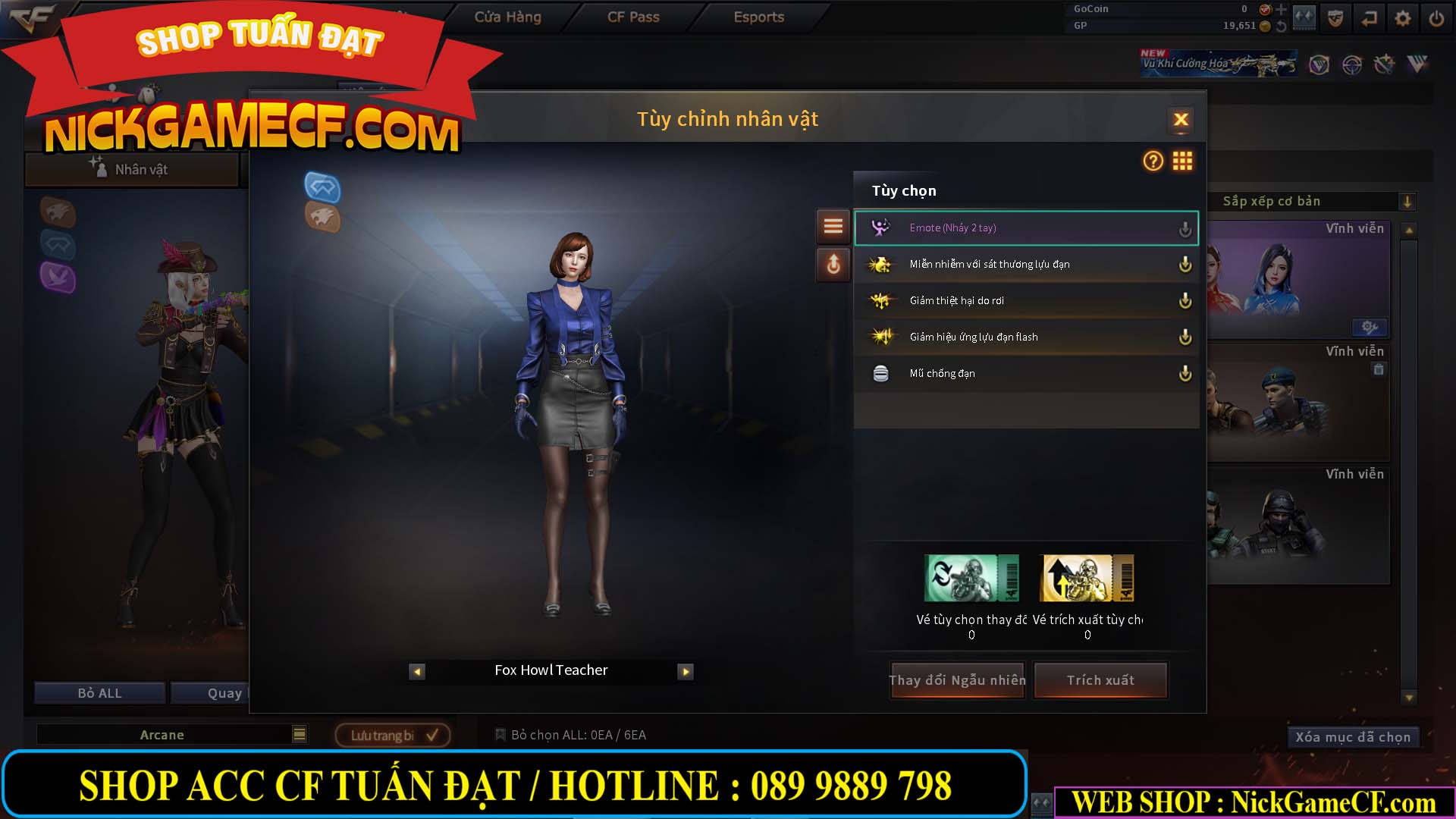Viewport: 1456px width, 819px height.
Task: Click the refresh icon beside GP balance
Action: 1281,25
